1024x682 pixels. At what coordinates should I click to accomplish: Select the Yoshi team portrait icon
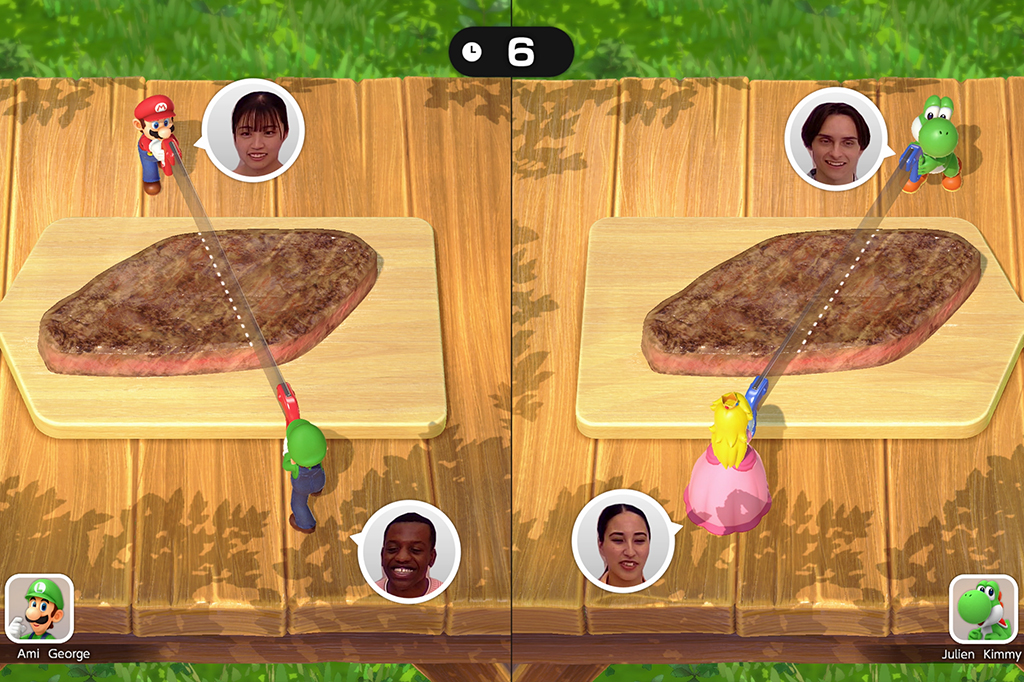983,608
